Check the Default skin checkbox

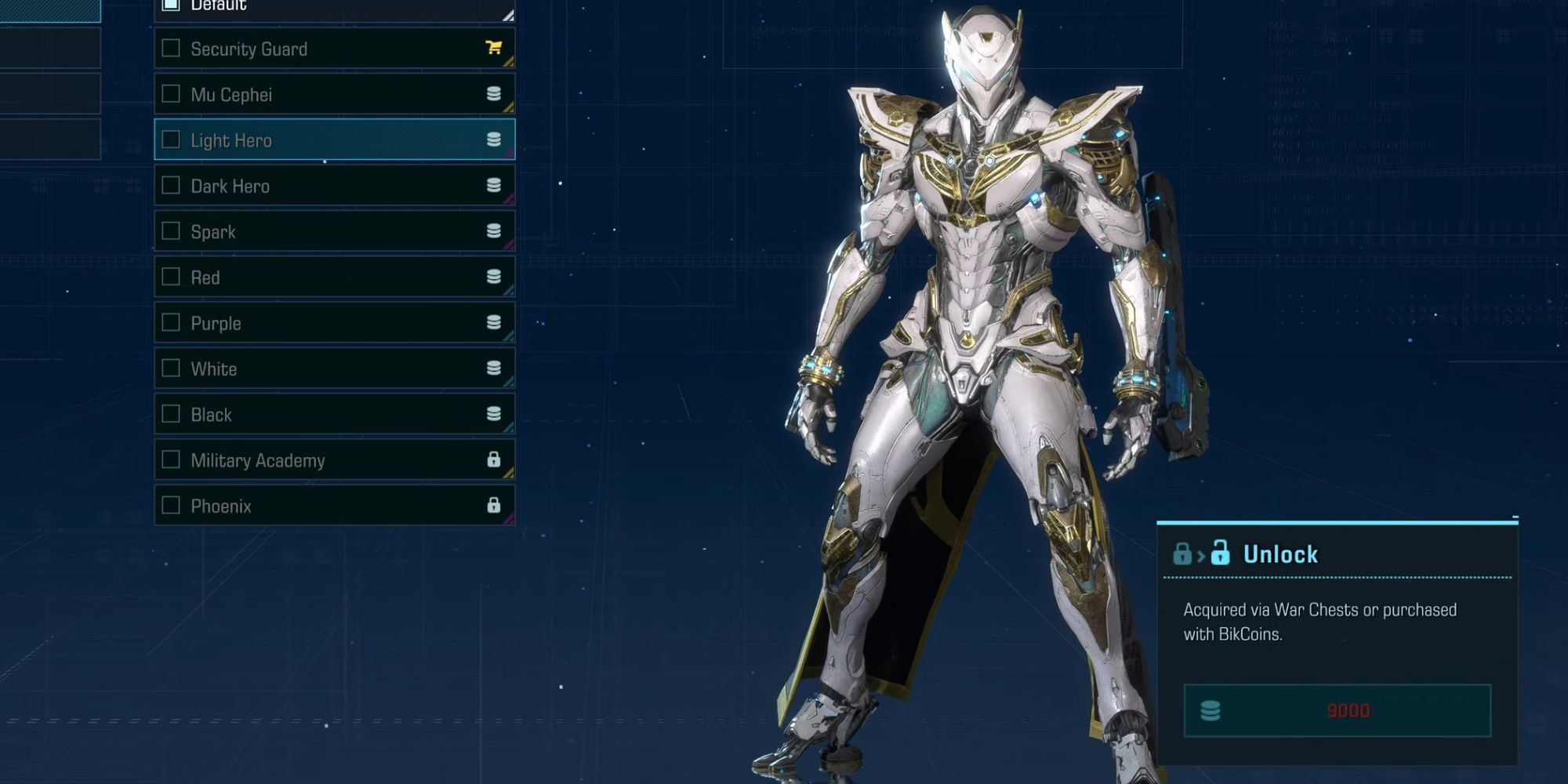(169, 4)
